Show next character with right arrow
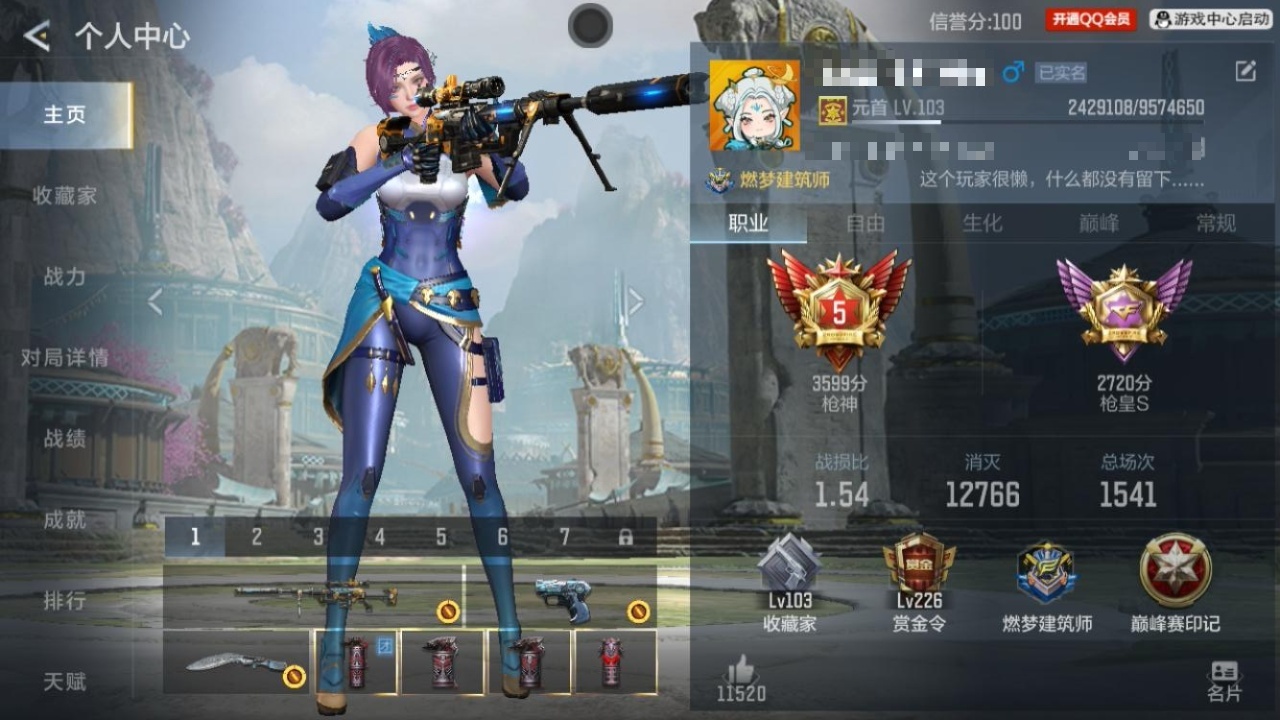This screenshot has height=720, width=1280. (635, 302)
